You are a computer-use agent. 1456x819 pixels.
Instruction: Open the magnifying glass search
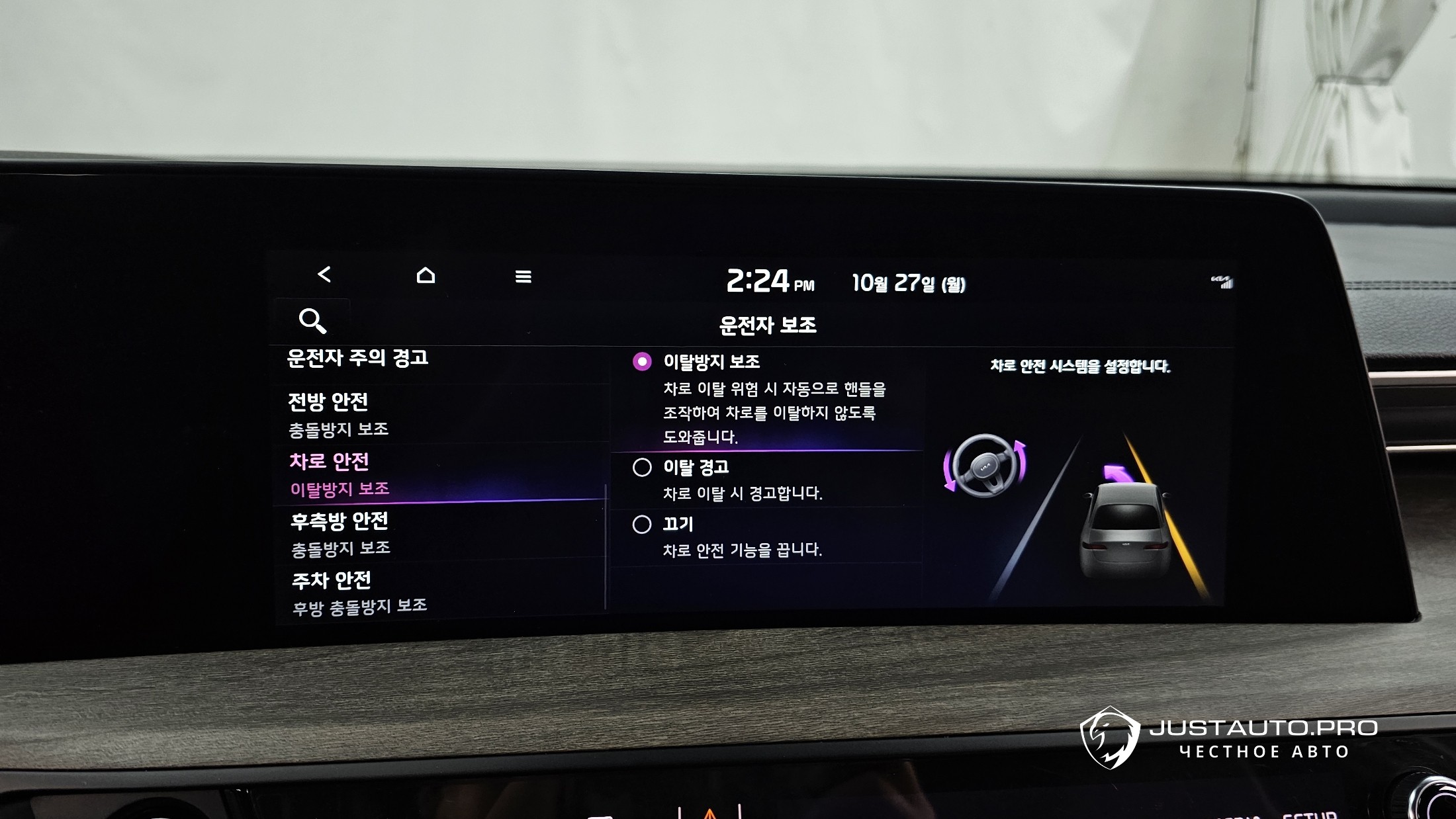point(312,321)
